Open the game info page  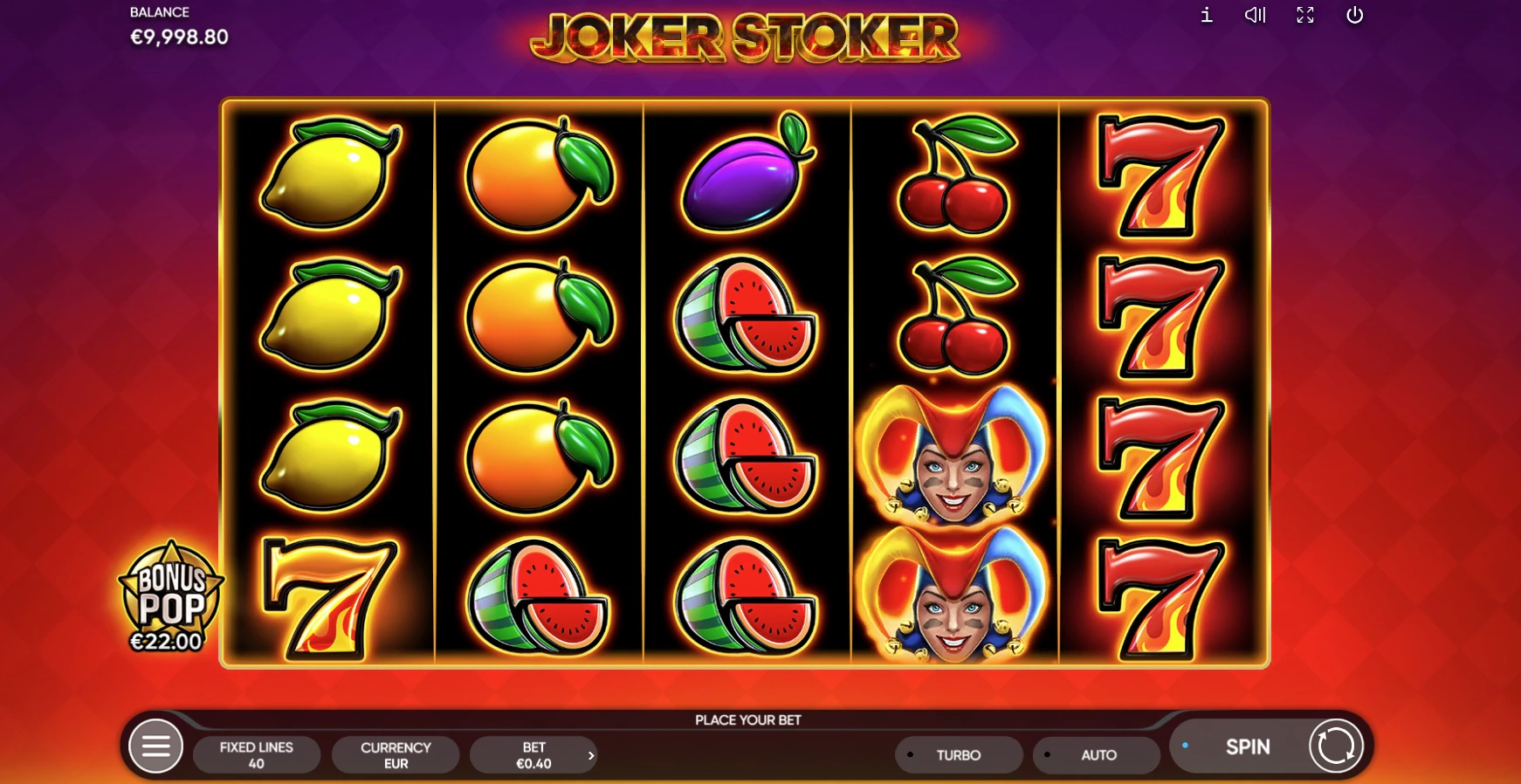click(x=1207, y=15)
